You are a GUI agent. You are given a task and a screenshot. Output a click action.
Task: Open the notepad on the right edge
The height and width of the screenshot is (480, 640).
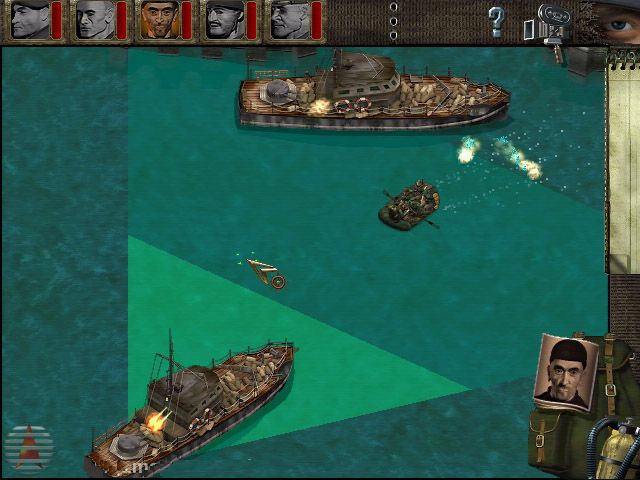click(x=623, y=160)
